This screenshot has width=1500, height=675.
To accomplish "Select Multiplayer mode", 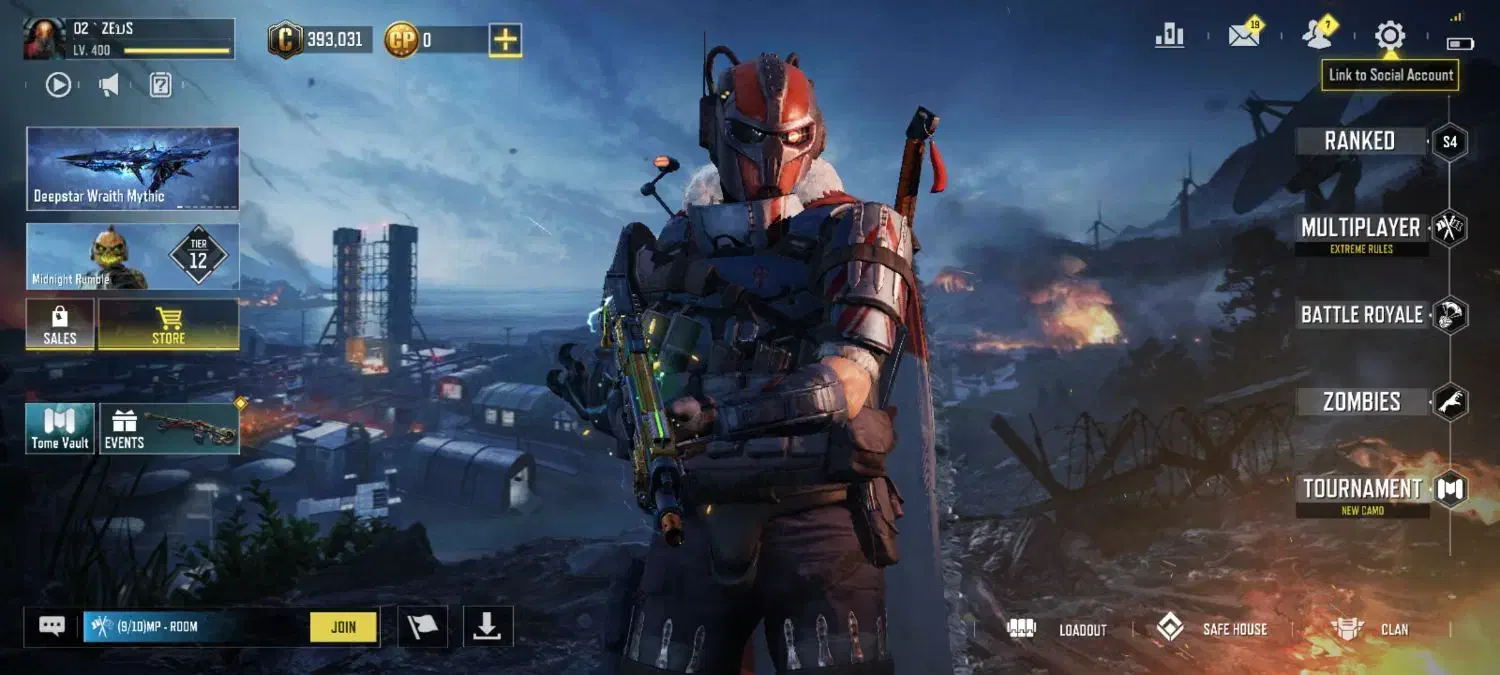I will (x=1361, y=229).
